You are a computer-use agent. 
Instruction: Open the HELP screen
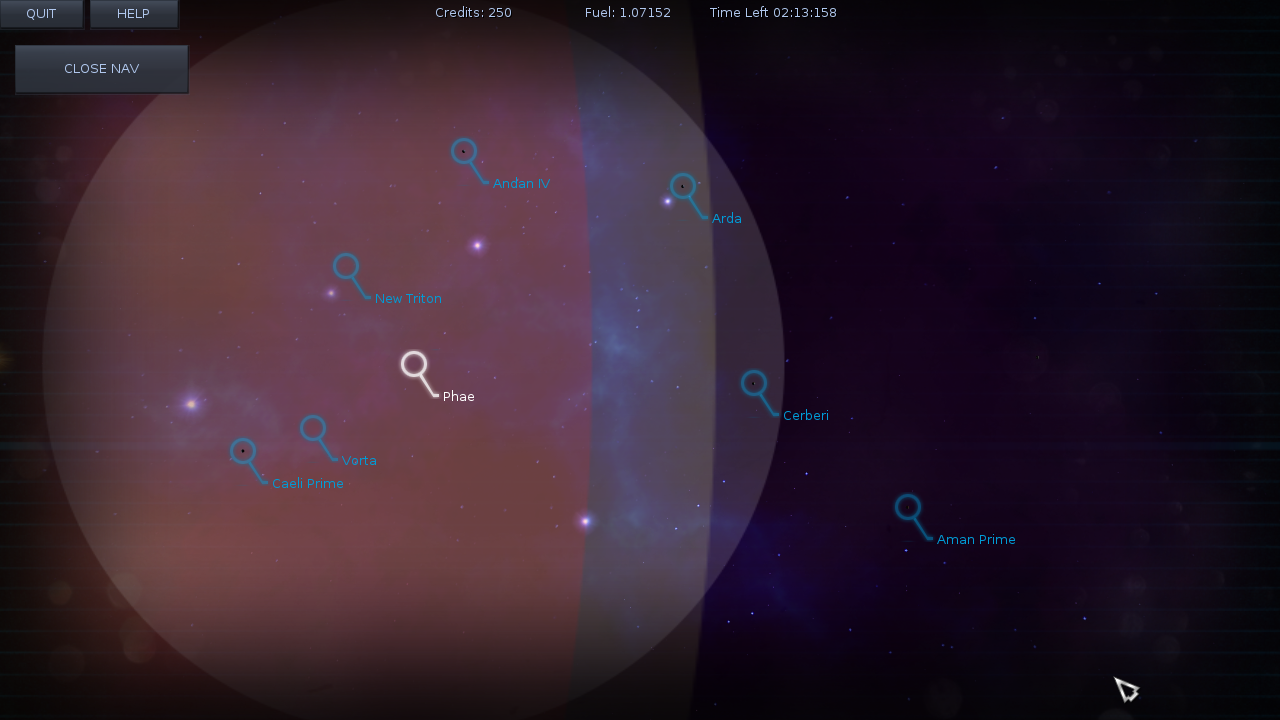(x=133, y=14)
